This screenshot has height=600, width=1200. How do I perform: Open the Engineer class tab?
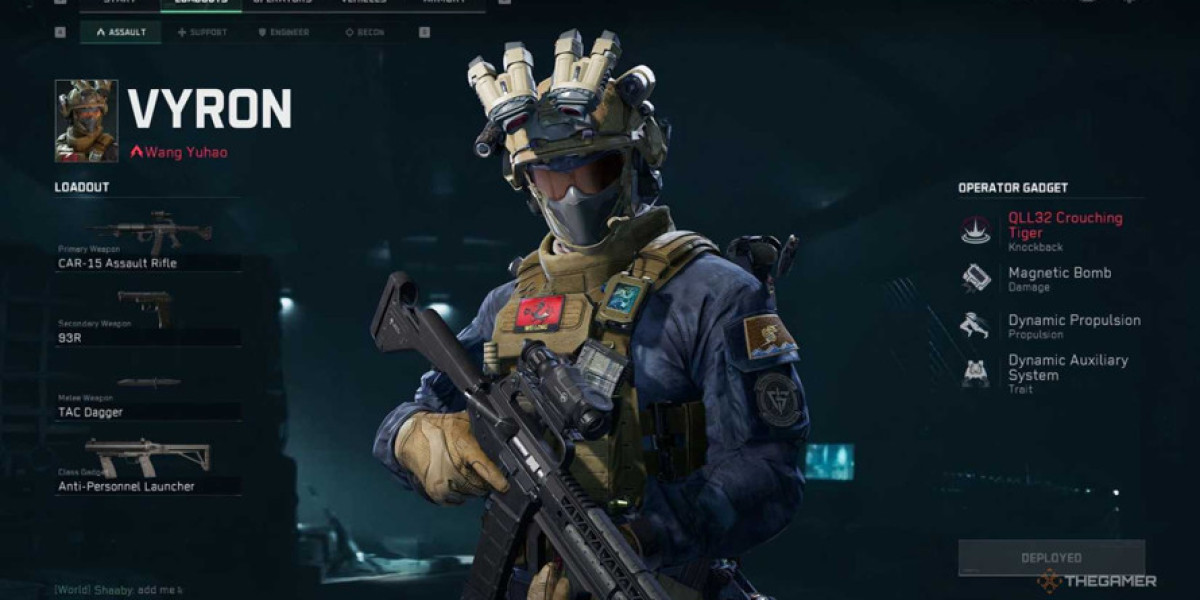(284, 32)
